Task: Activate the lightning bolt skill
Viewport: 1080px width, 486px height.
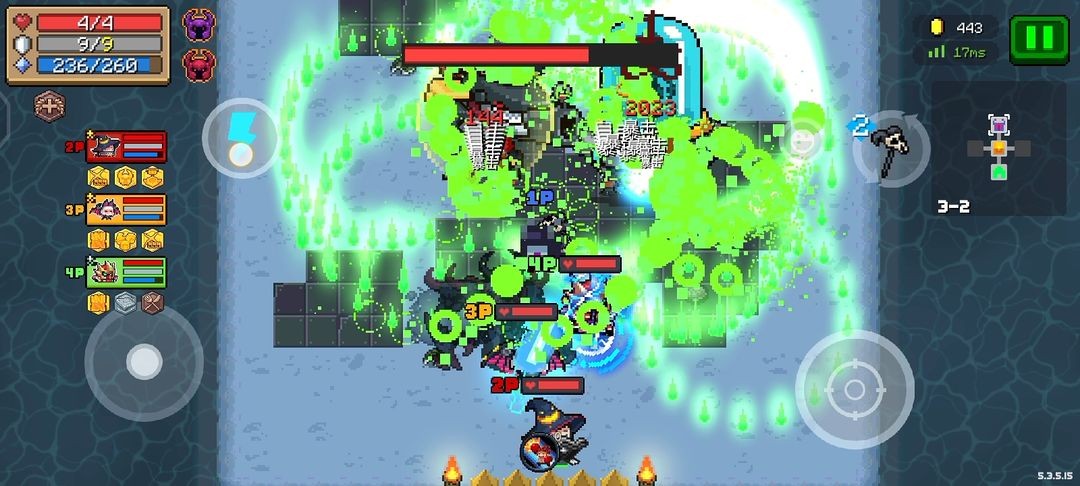Action: [x=241, y=138]
